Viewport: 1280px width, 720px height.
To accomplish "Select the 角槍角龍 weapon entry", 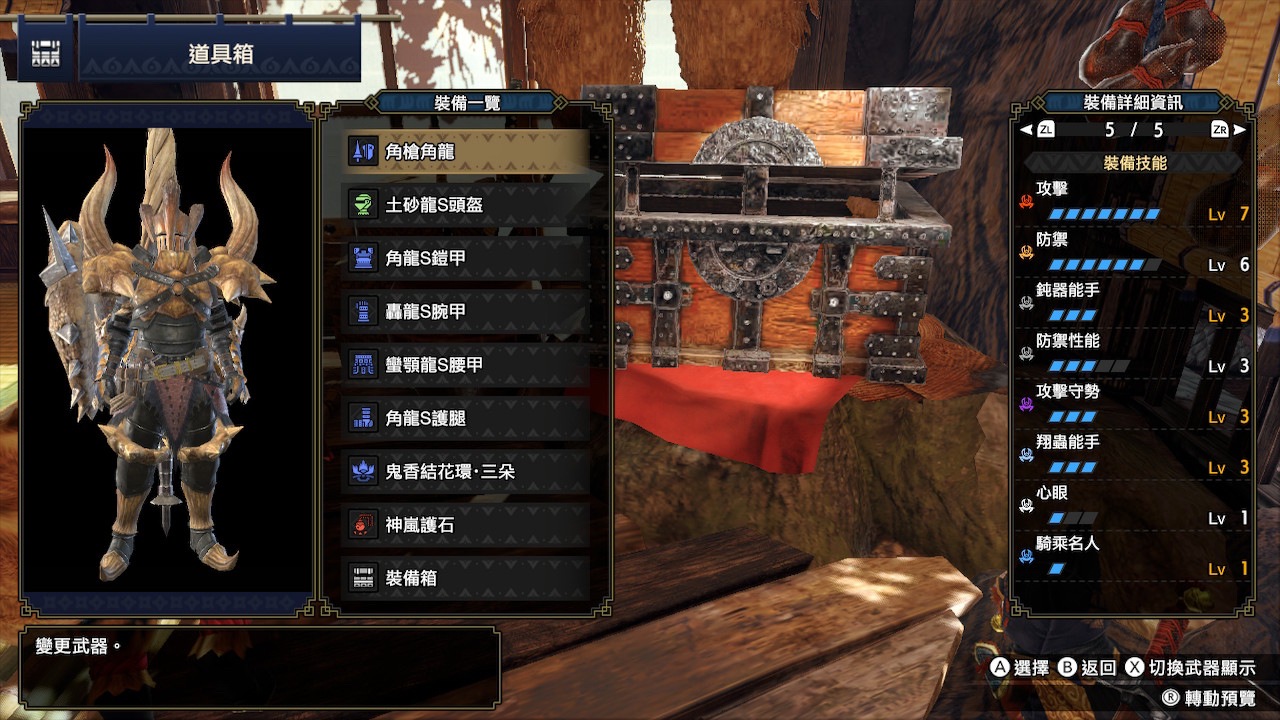I will point(465,152).
